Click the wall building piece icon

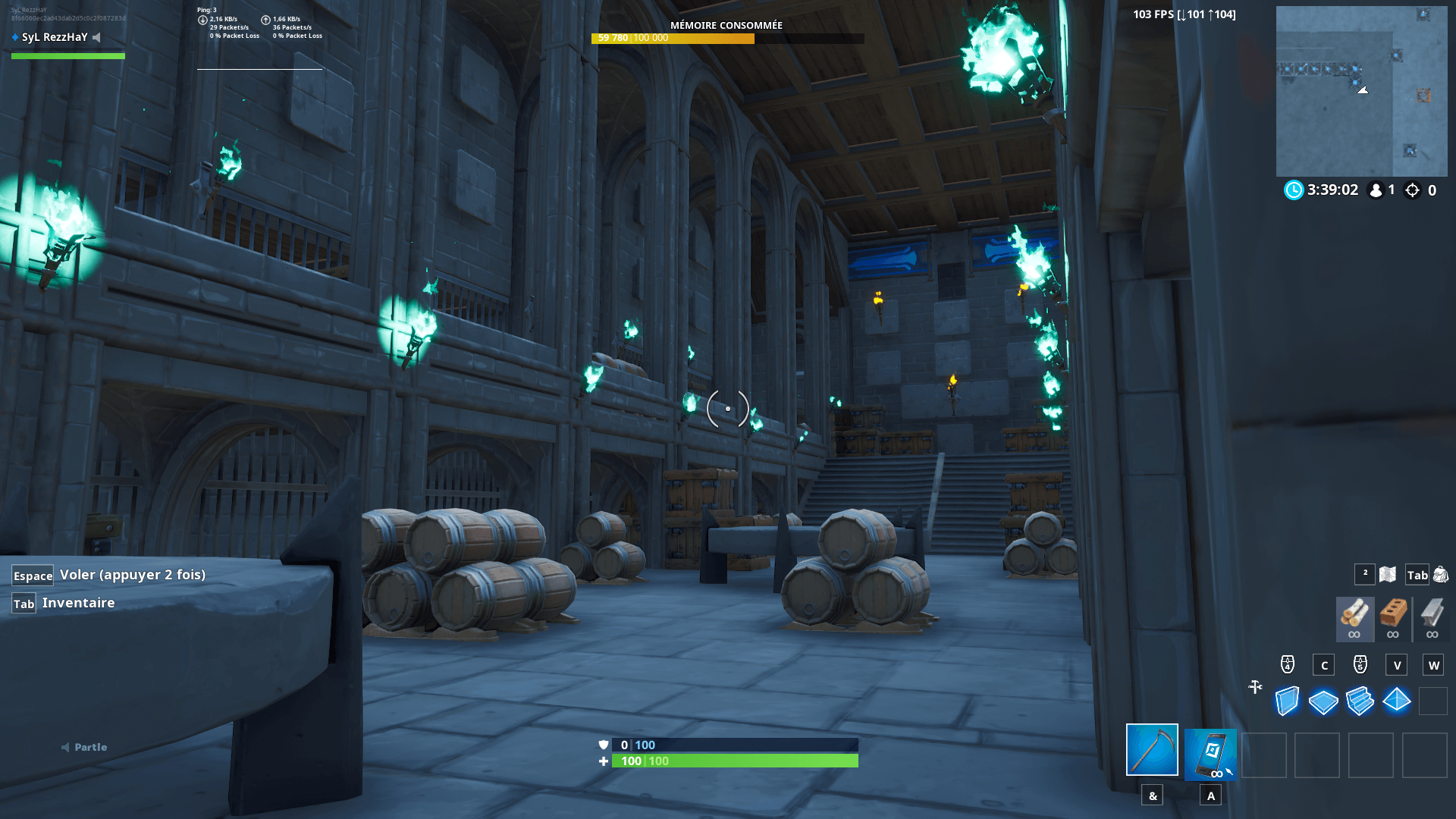1285,703
